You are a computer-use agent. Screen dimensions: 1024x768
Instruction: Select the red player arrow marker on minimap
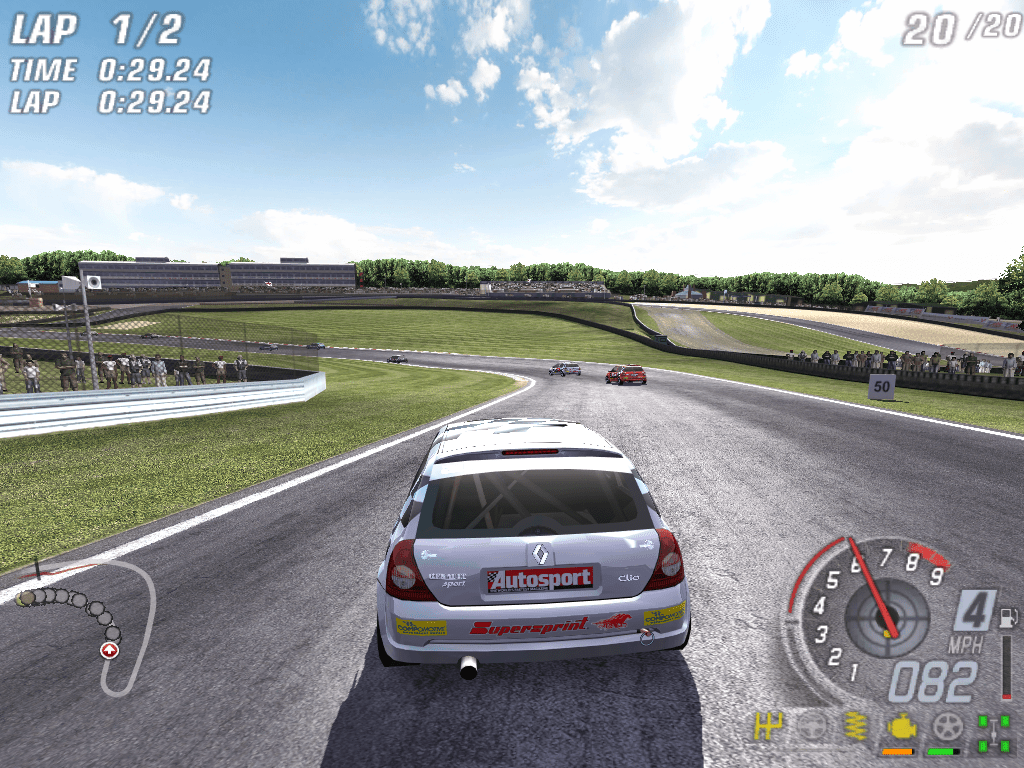[109, 650]
